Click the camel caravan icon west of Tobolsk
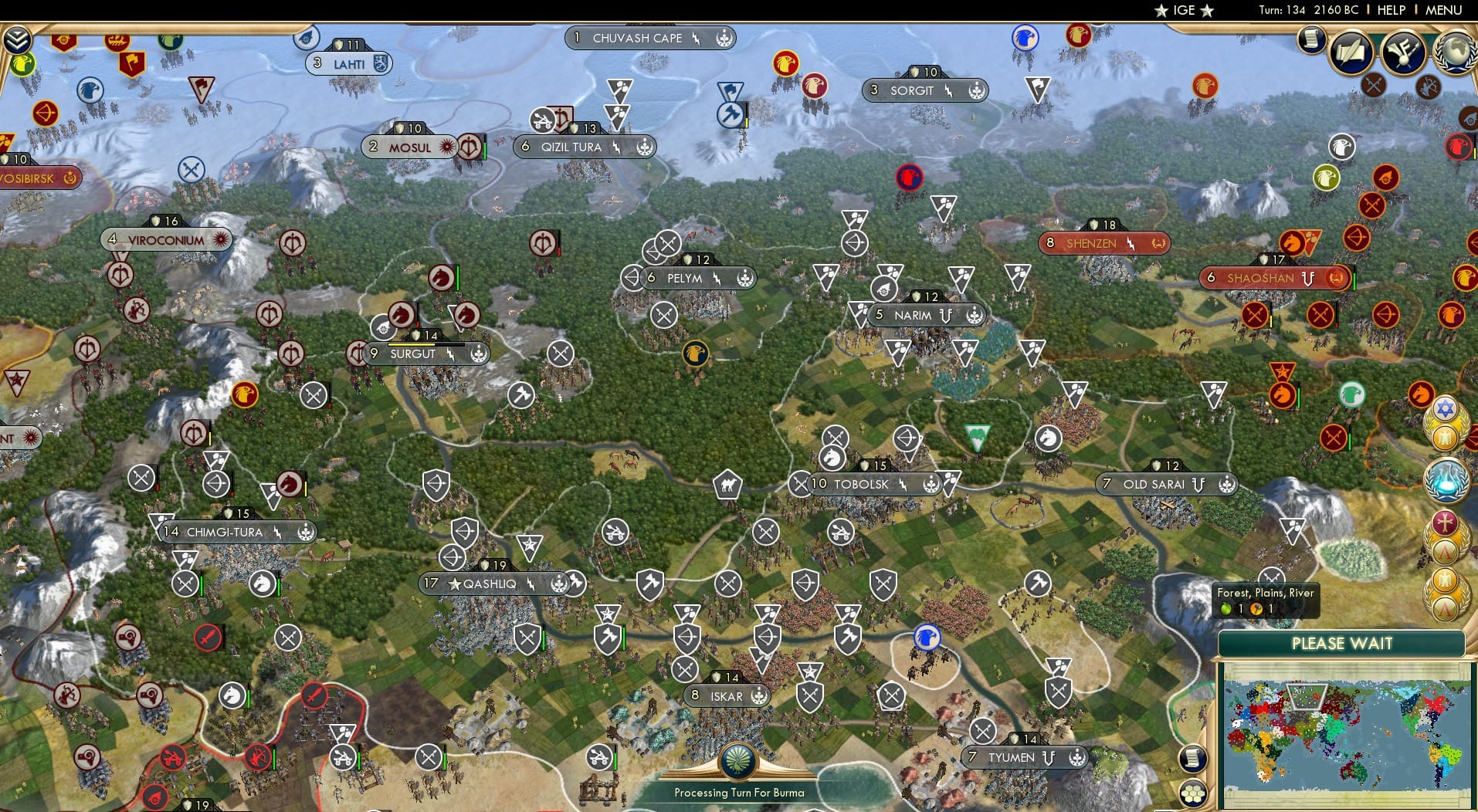The image size is (1478, 812). 727,486
